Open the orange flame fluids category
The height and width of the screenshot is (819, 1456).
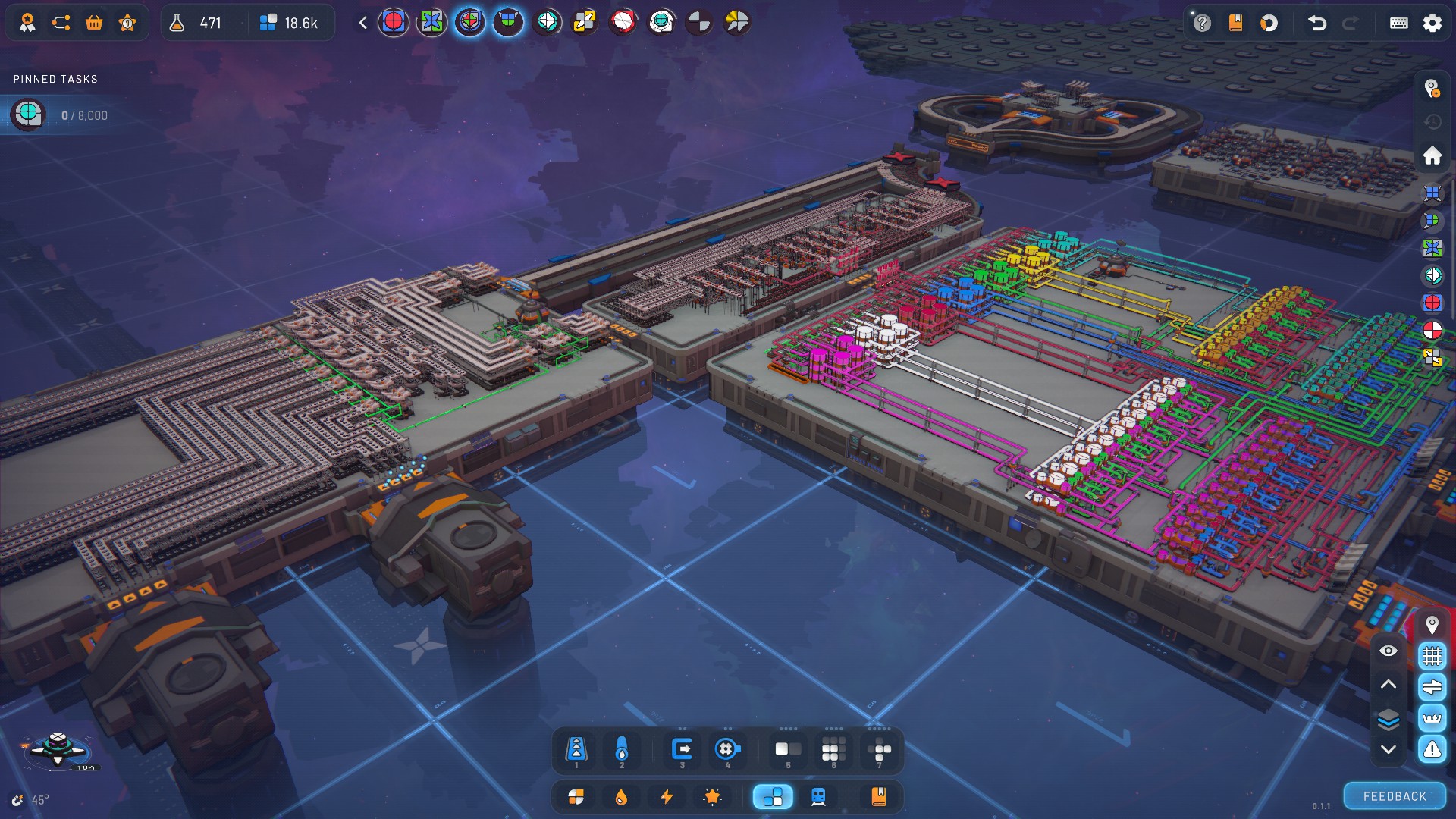(621, 796)
